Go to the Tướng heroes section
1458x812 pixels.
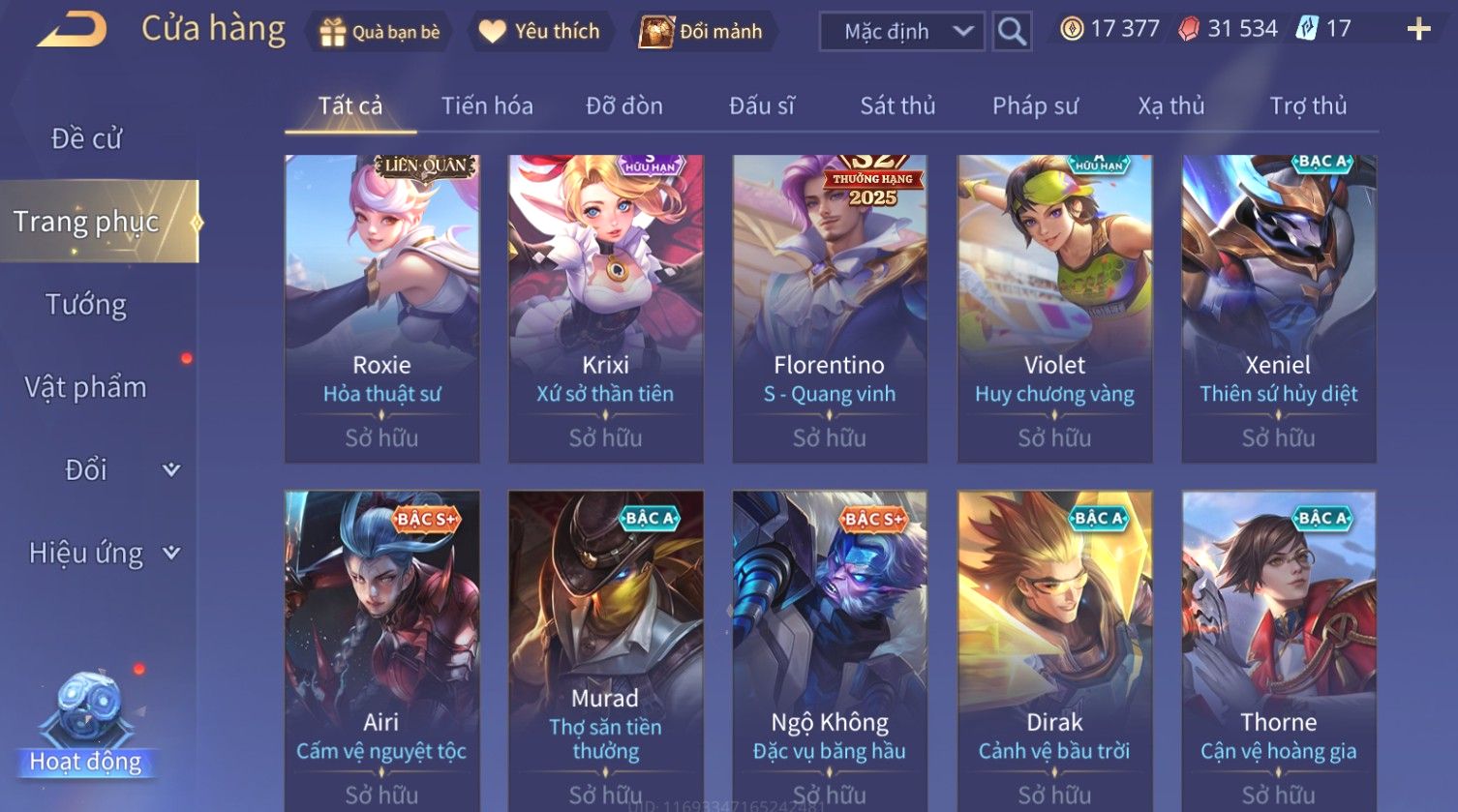86,305
